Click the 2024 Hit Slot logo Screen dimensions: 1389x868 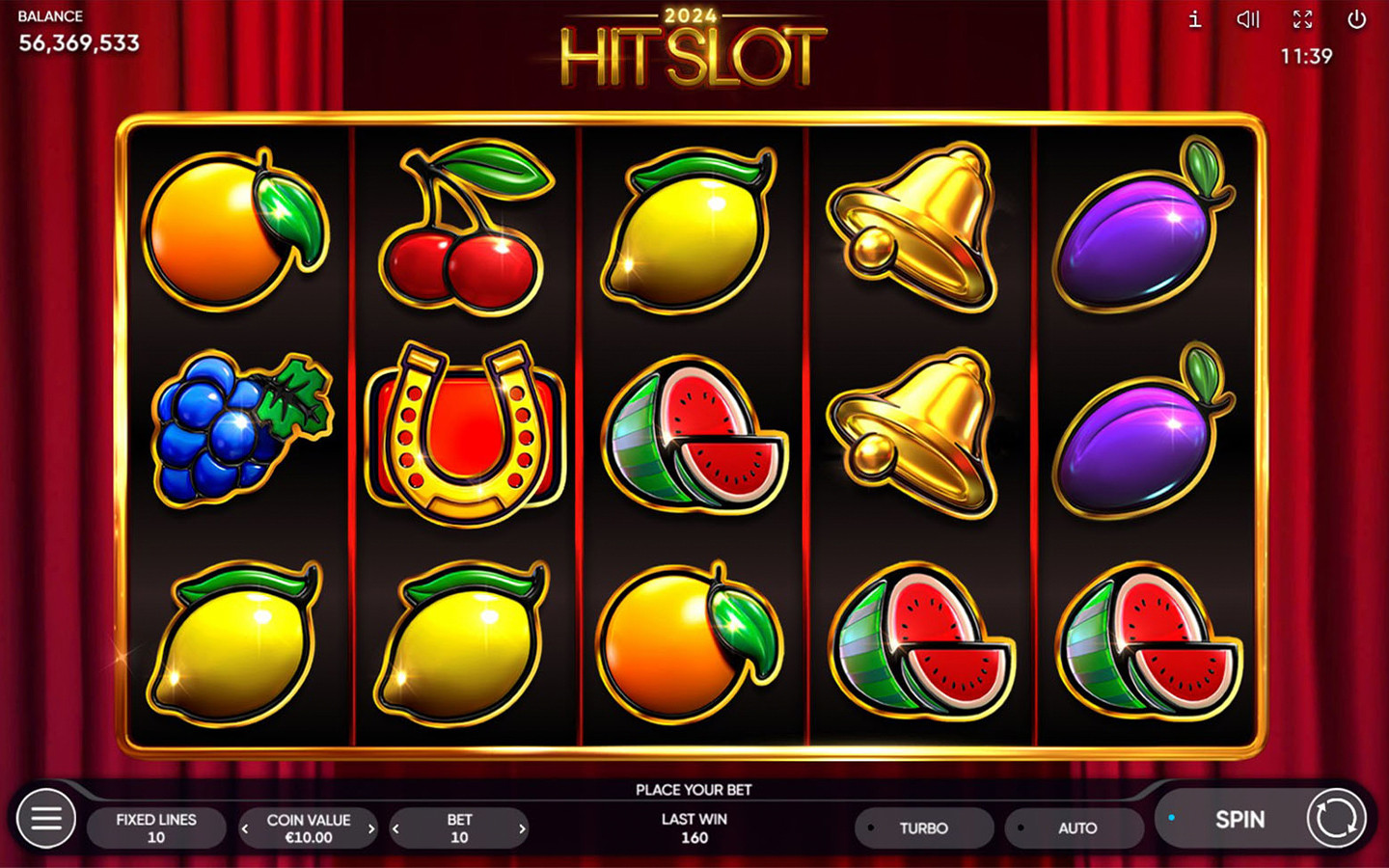point(691,48)
